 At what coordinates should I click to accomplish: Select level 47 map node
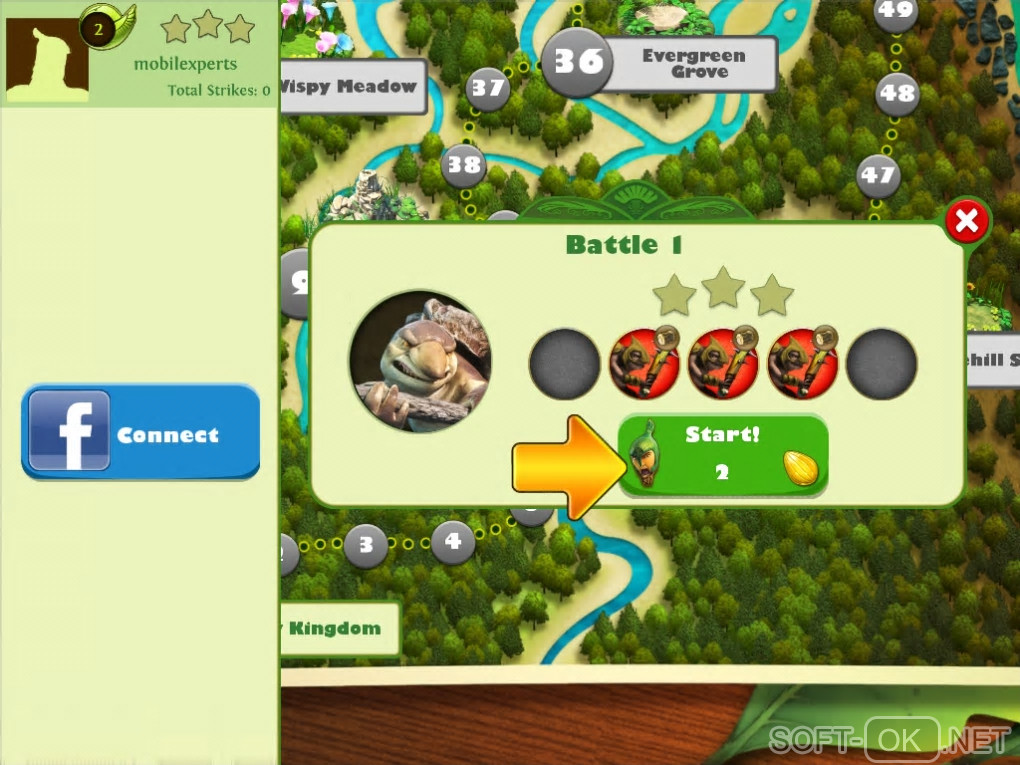tap(878, 176)
